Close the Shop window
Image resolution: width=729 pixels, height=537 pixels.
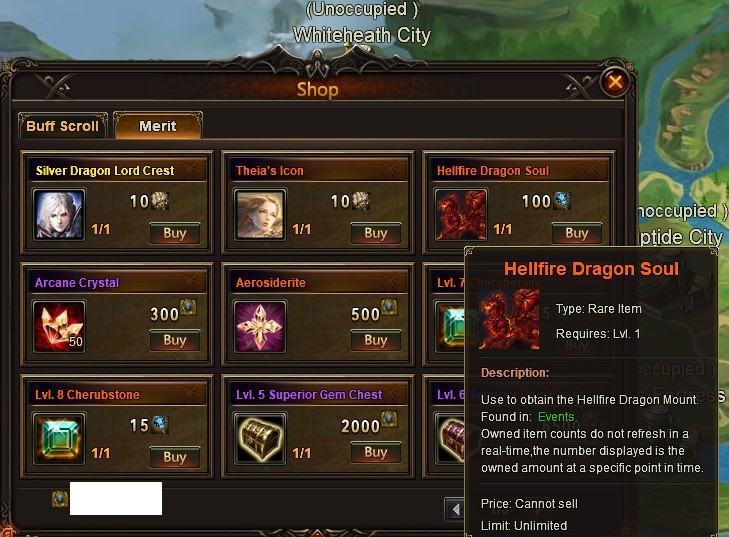tap(616, 82)
